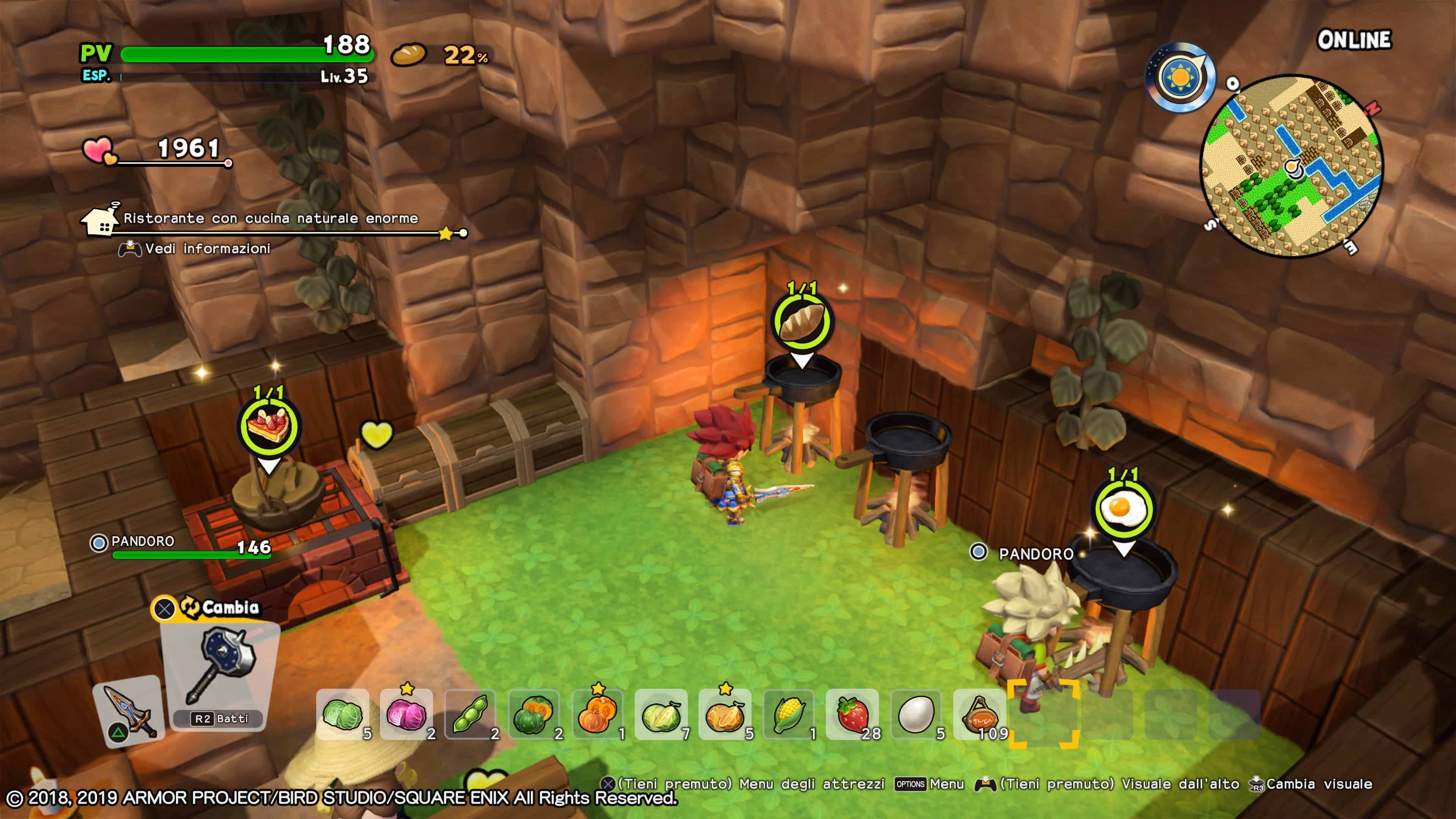Pick the orange pumpkin hotbar slot
This screenshot has width=1456, height=819.
(598, 714)
